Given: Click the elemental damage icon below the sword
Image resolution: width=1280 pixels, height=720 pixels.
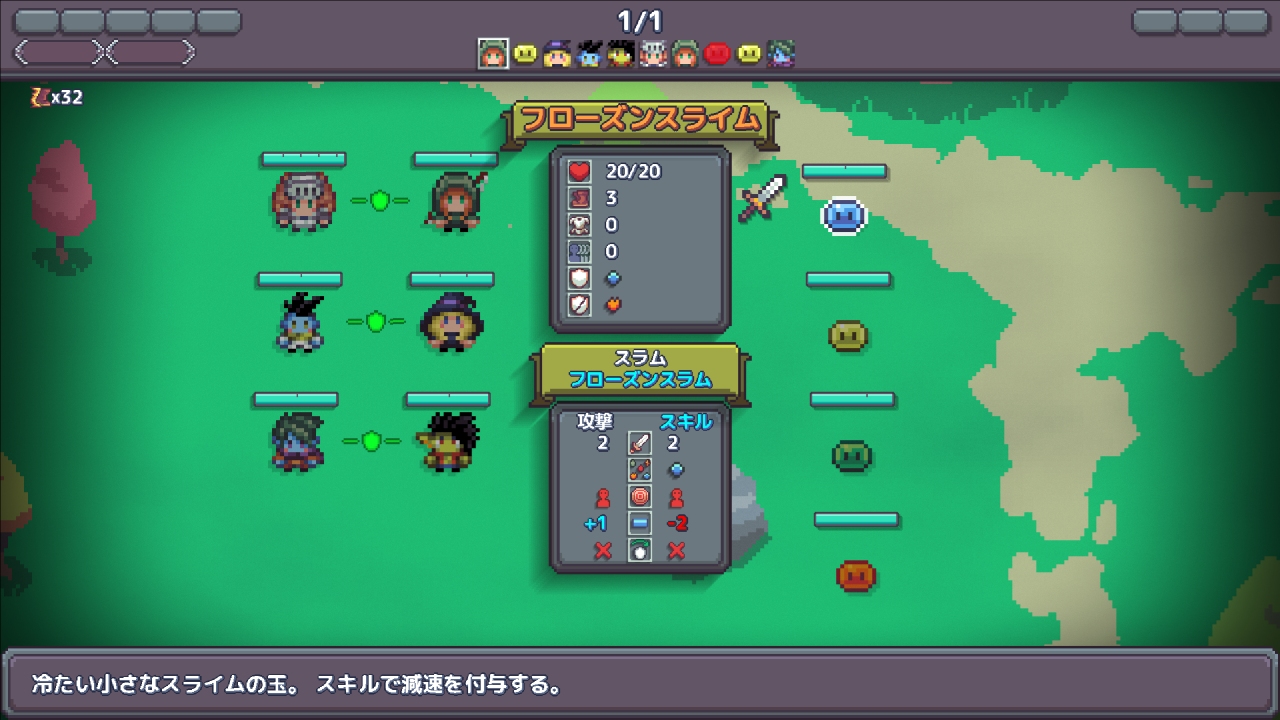Looking at the screenshot, I should click(x=638, y=469).
